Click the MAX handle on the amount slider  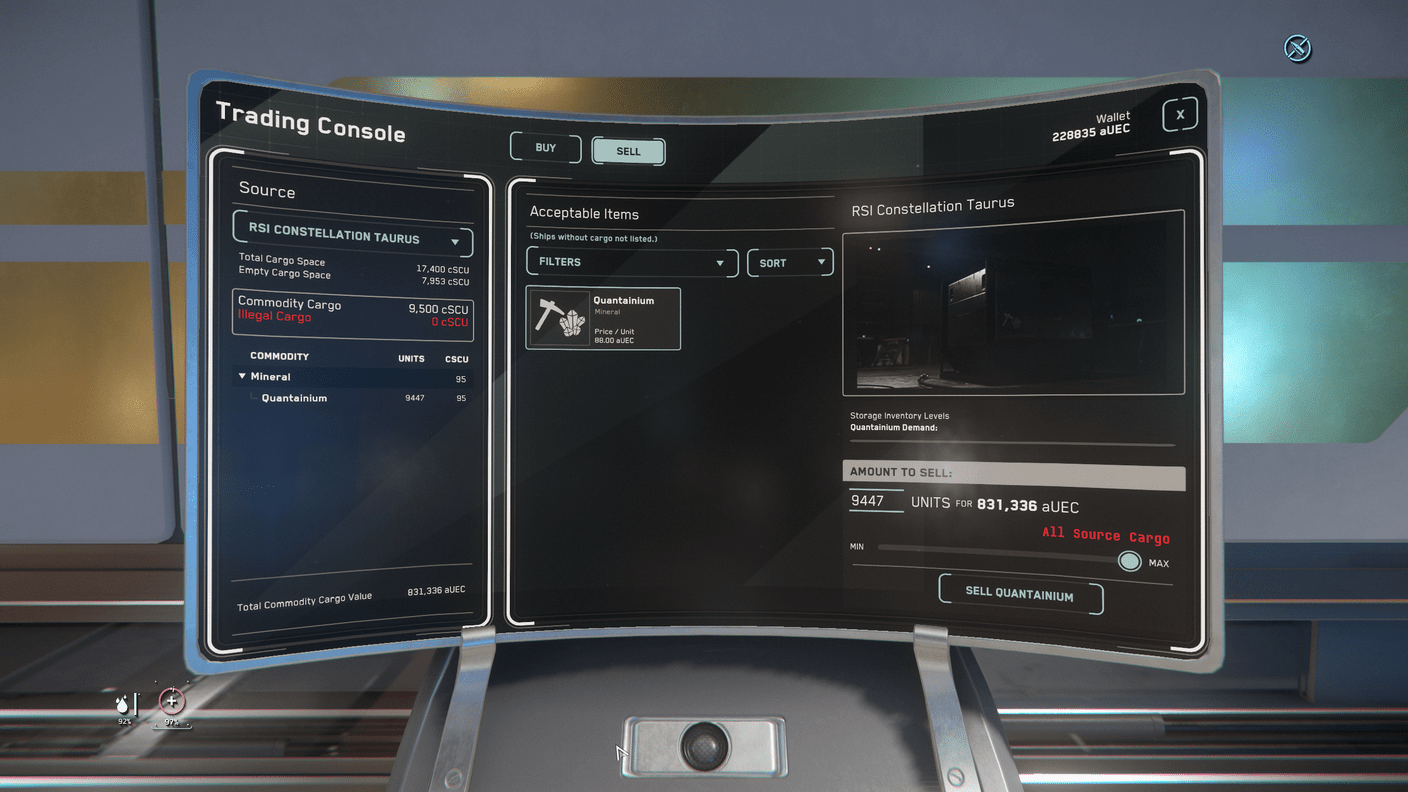click(1129, 561)
